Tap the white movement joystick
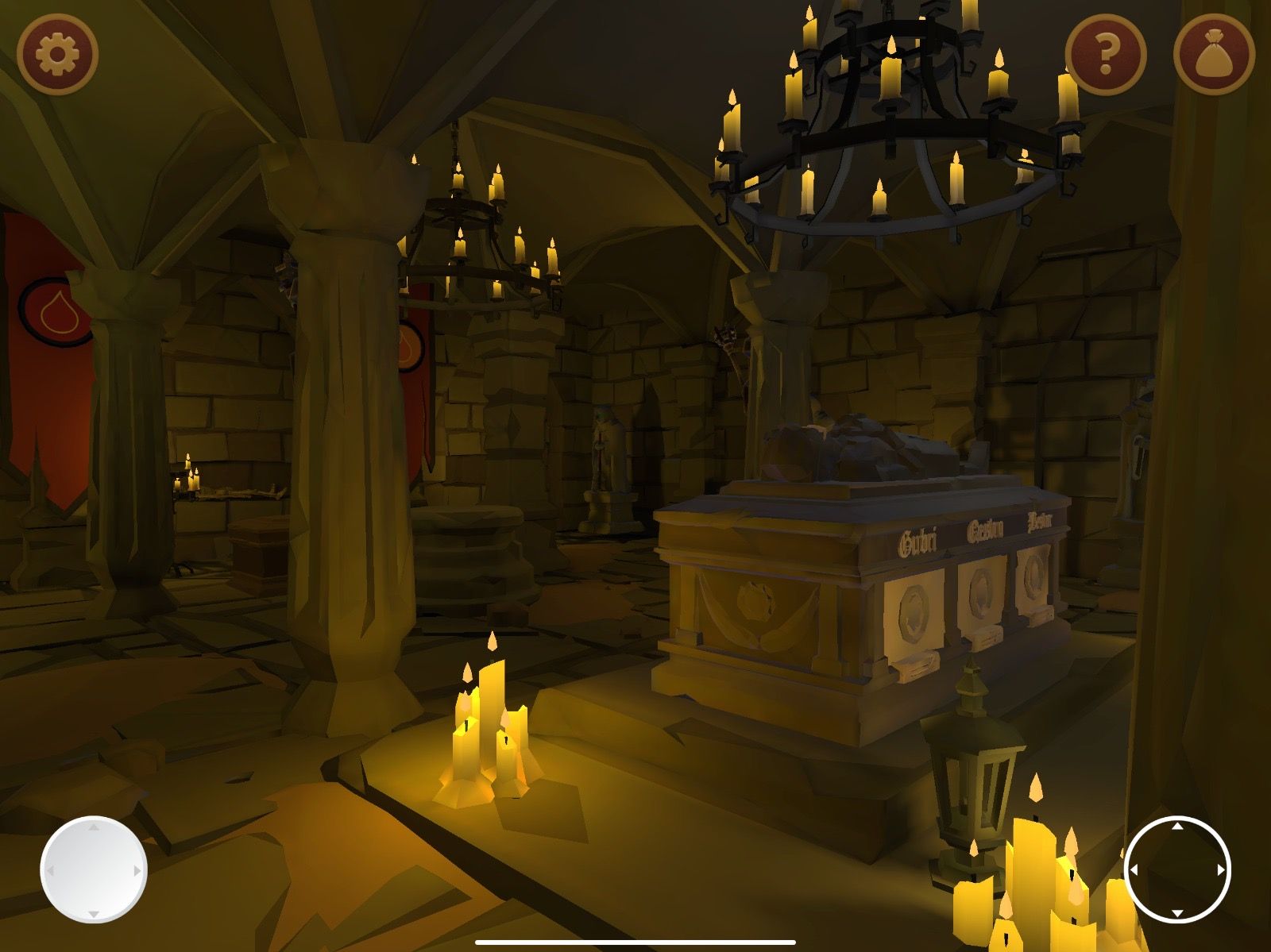This screenshot has width=1271, height=952. pyautogui.click(x=94, y=869)
